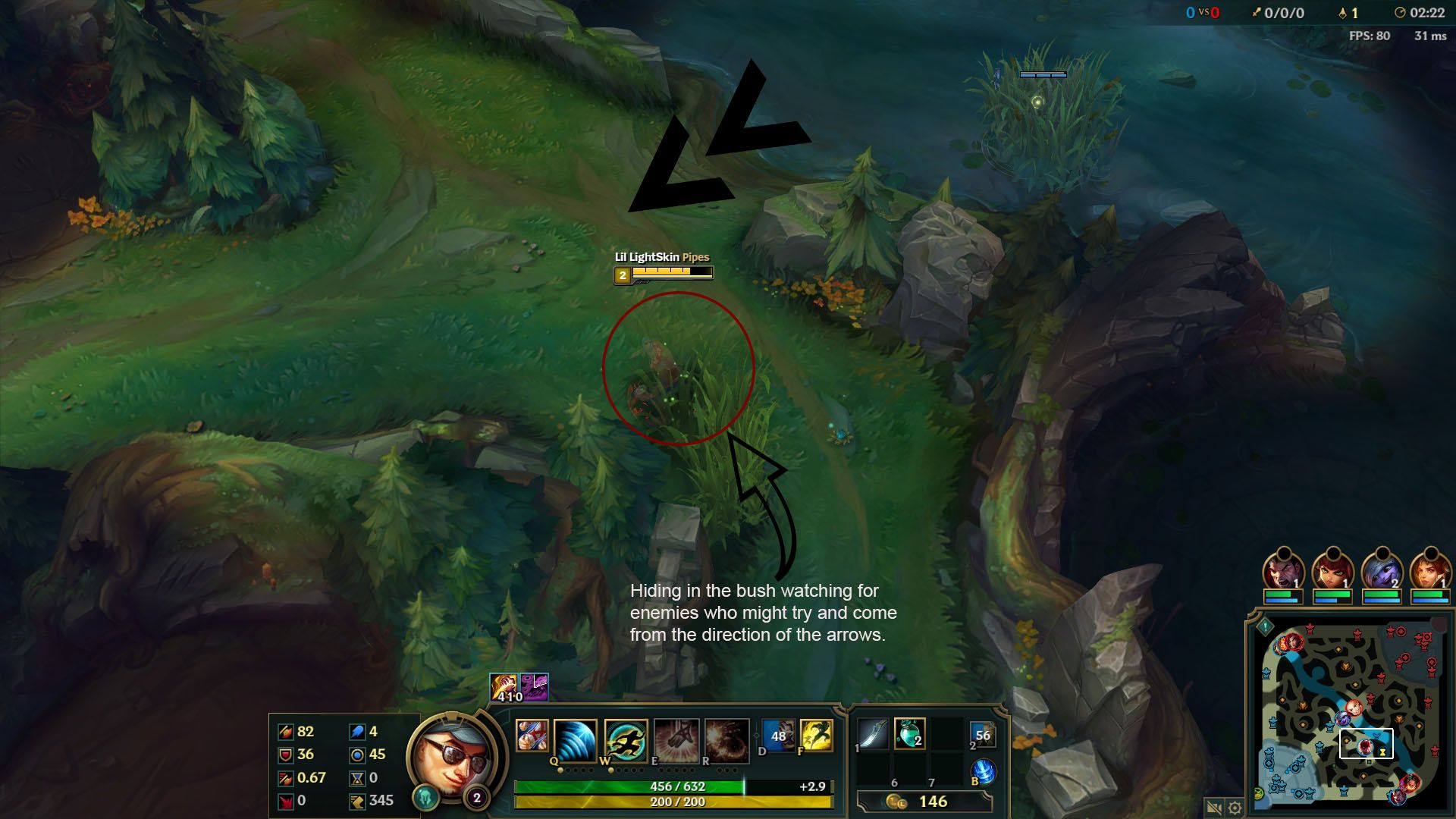
Task: Click the blue Recall icon next to B
Action: click(x=984, y=770)
